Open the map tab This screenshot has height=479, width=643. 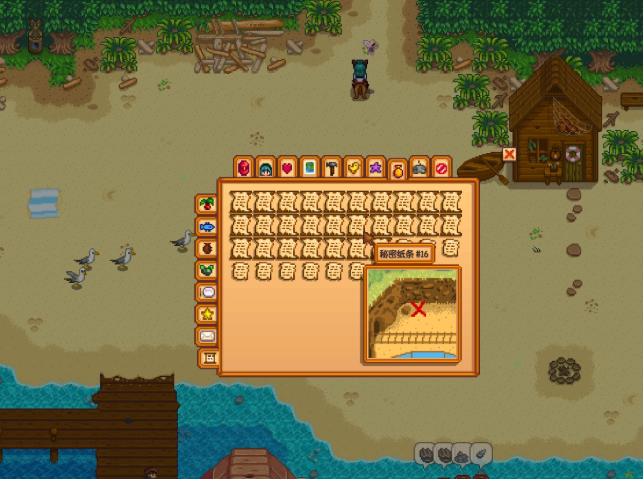click(x=309, y=167)
